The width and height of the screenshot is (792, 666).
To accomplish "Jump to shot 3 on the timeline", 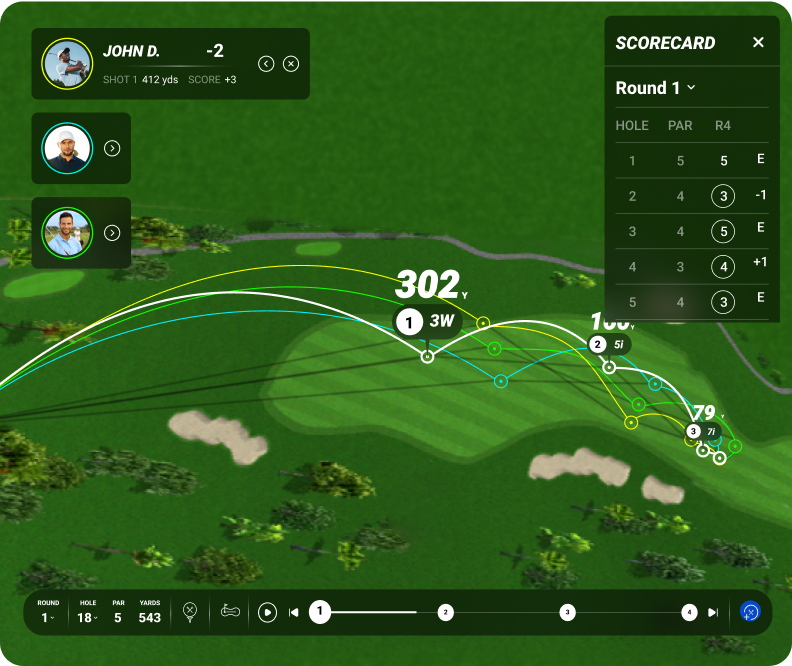I will (x=567, y=612).
